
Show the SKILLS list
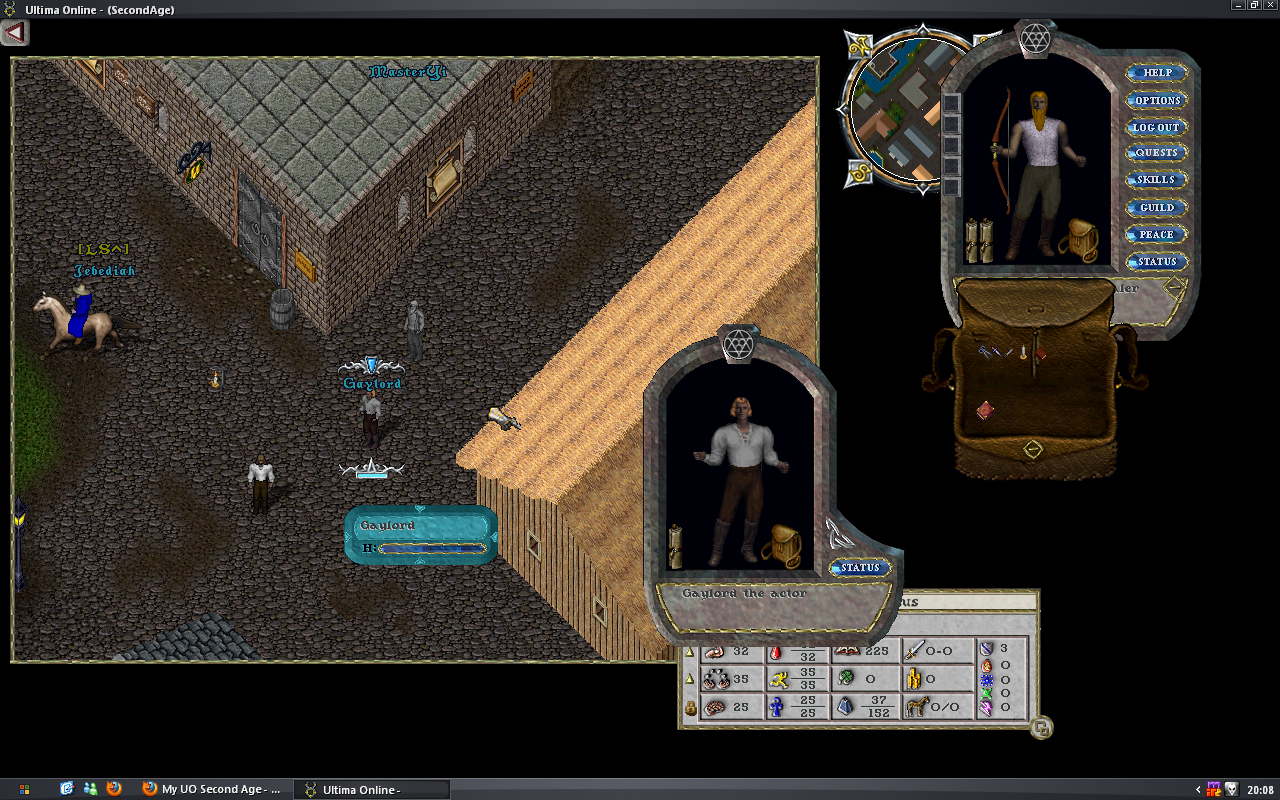click(1157, 180)
